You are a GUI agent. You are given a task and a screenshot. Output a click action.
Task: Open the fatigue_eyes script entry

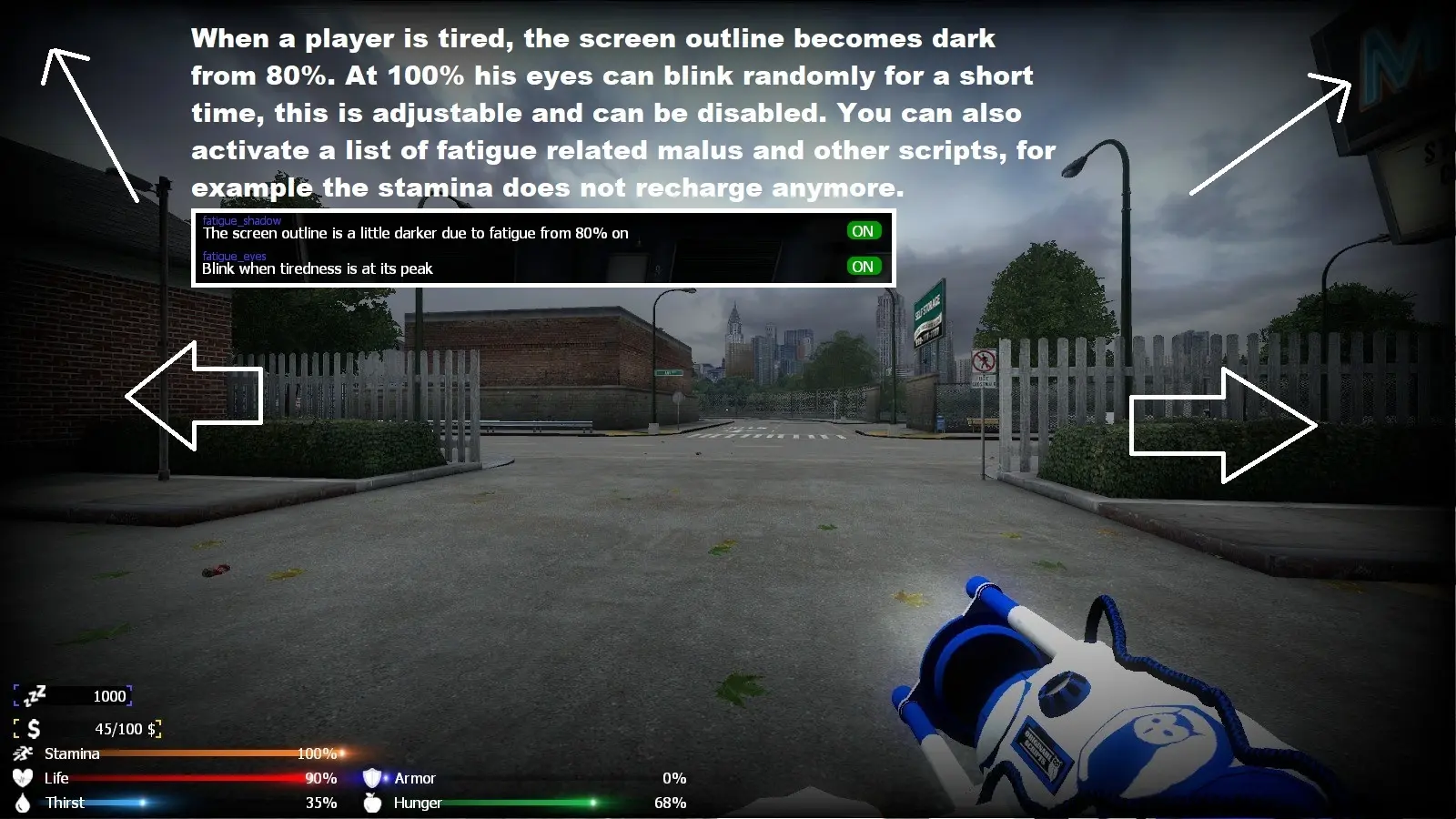pos(234,256)
